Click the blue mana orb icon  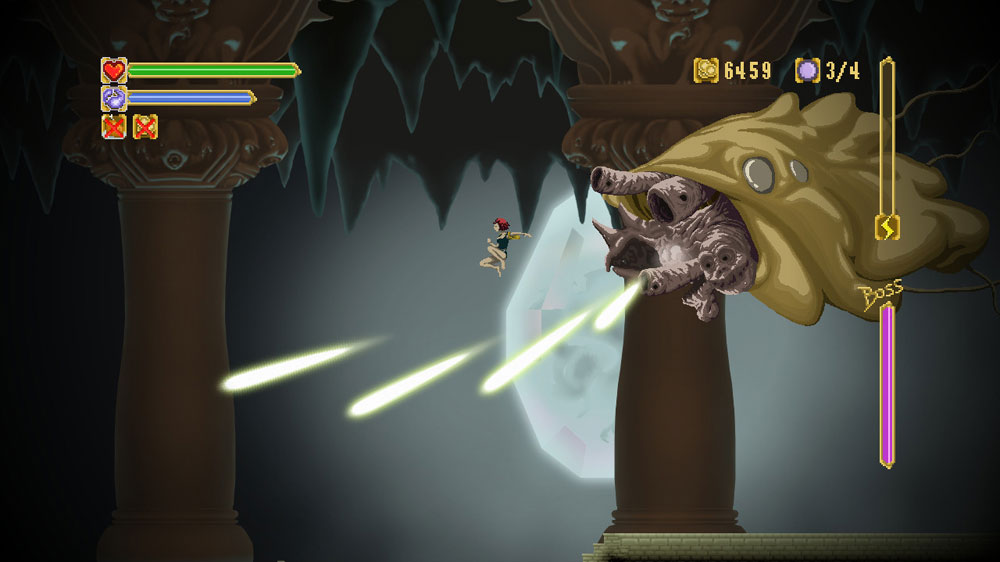[x=114, y=98]
